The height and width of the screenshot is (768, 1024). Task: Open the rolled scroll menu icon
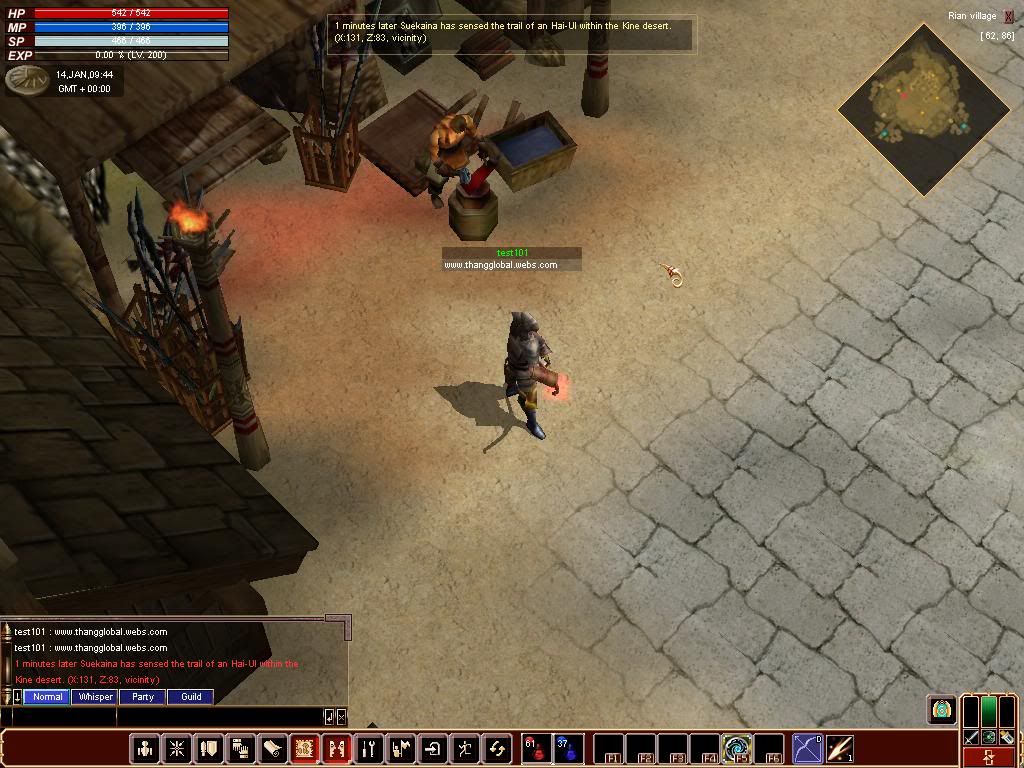(x=273, y=748)
